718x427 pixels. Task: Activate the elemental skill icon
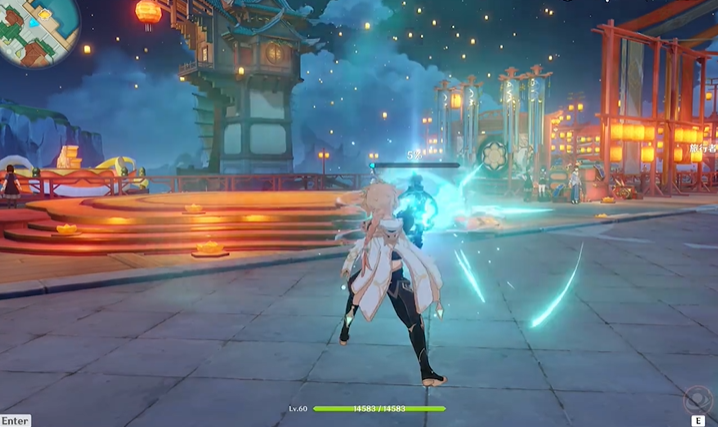click(697, 401)
